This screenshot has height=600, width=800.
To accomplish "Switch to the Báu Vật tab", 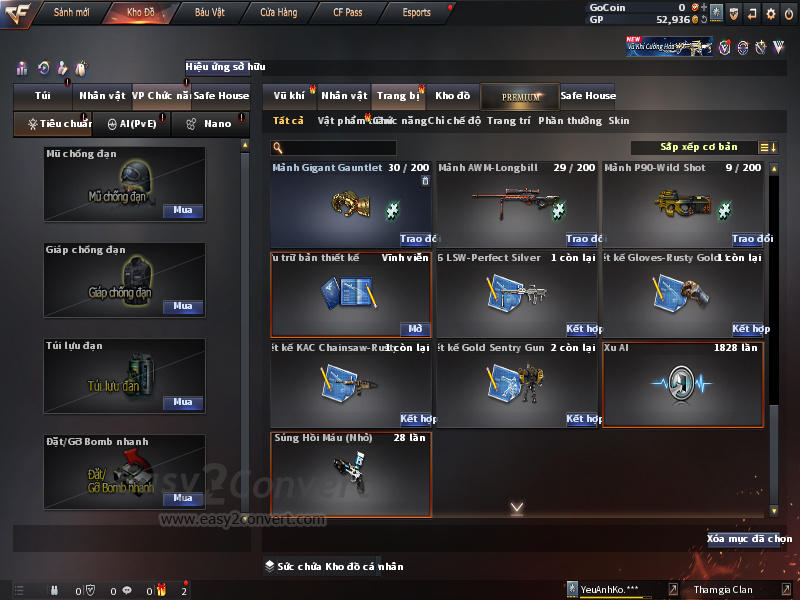I will click(x=209, y=13).
